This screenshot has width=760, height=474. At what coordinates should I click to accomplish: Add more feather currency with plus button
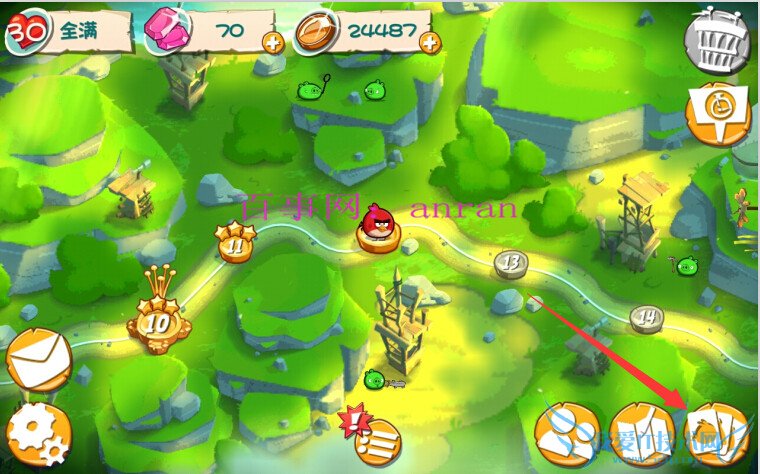click(430, 42)
